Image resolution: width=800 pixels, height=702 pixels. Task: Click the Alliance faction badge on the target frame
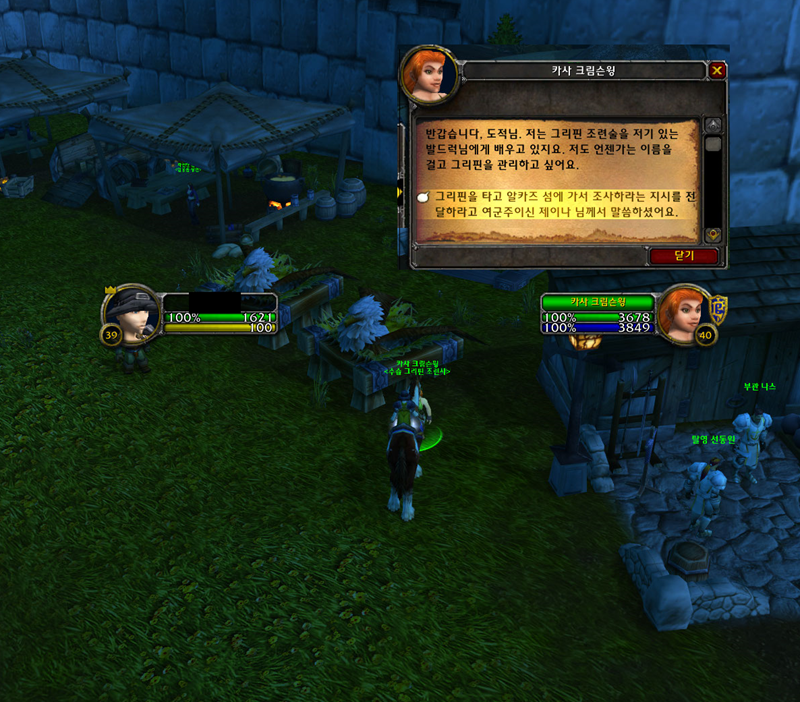718,306
